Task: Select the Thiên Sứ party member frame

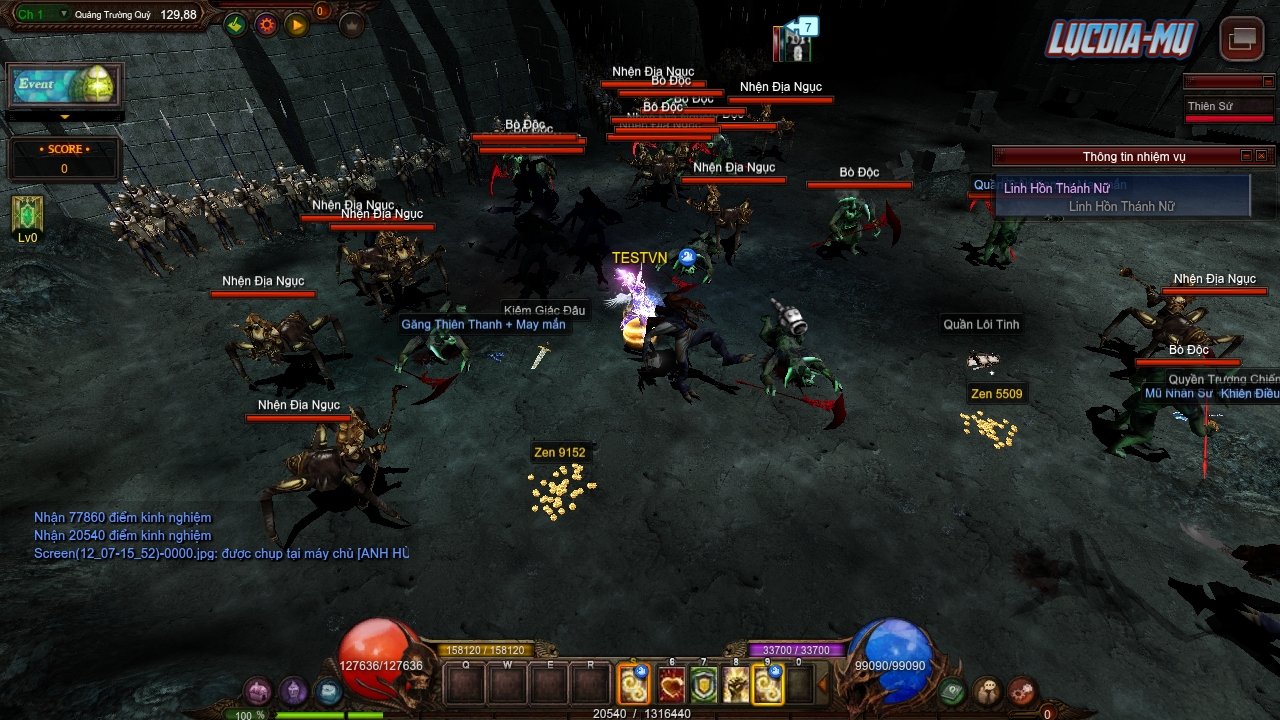Action: pos(1228,107)
